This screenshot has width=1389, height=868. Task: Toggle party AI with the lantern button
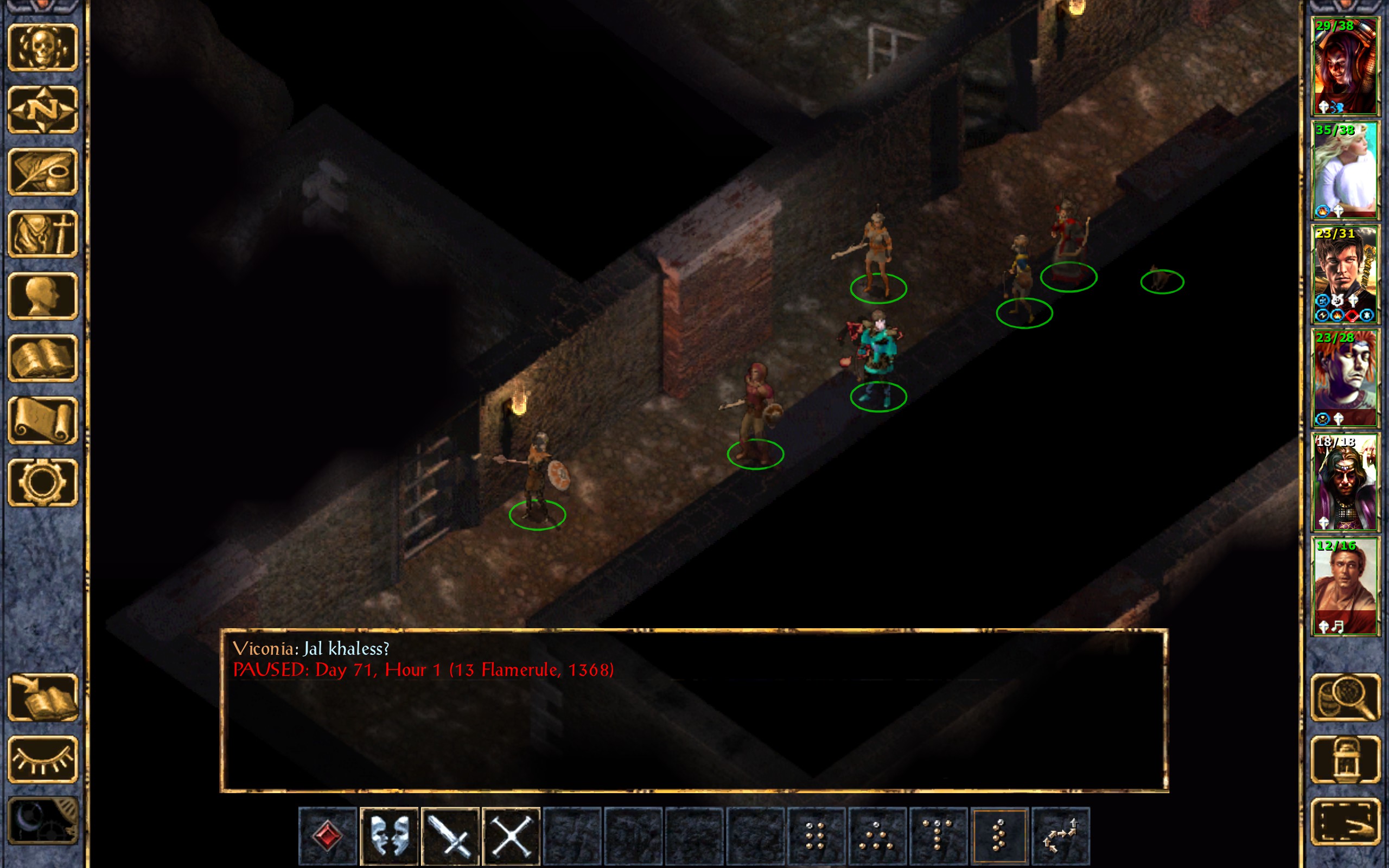[x=1346, y=759]
